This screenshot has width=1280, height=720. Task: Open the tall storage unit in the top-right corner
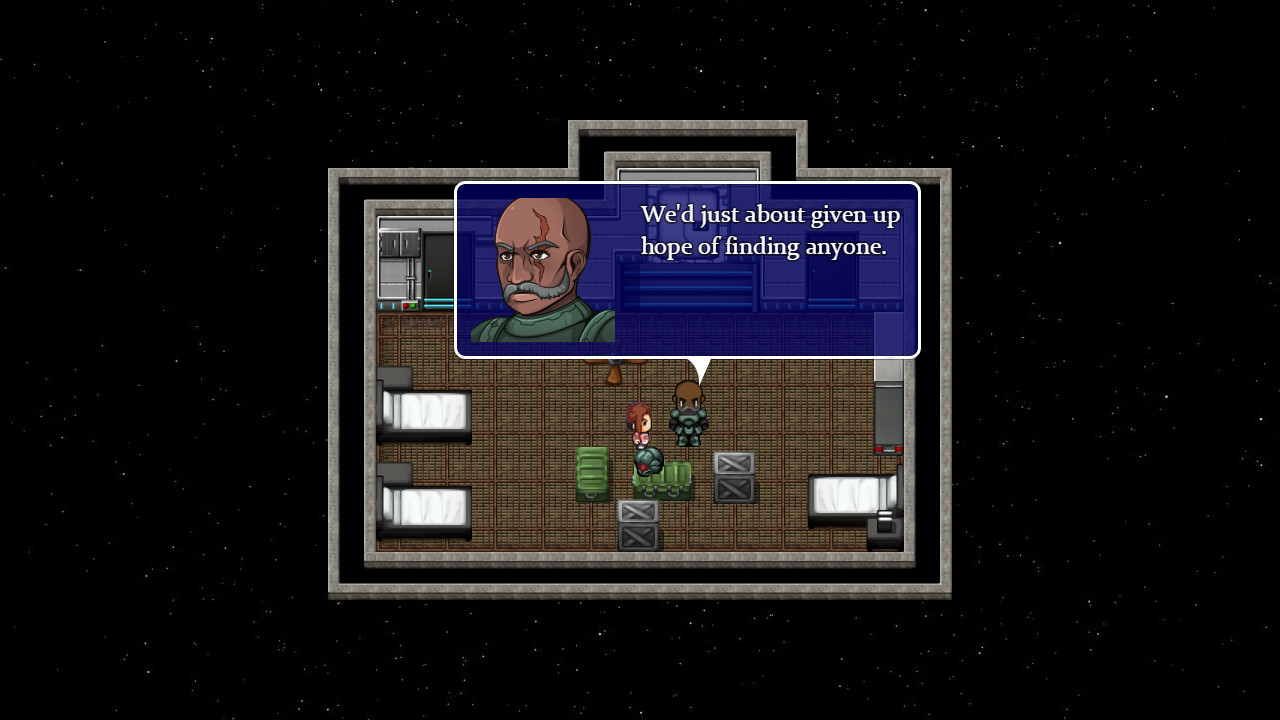888,410
